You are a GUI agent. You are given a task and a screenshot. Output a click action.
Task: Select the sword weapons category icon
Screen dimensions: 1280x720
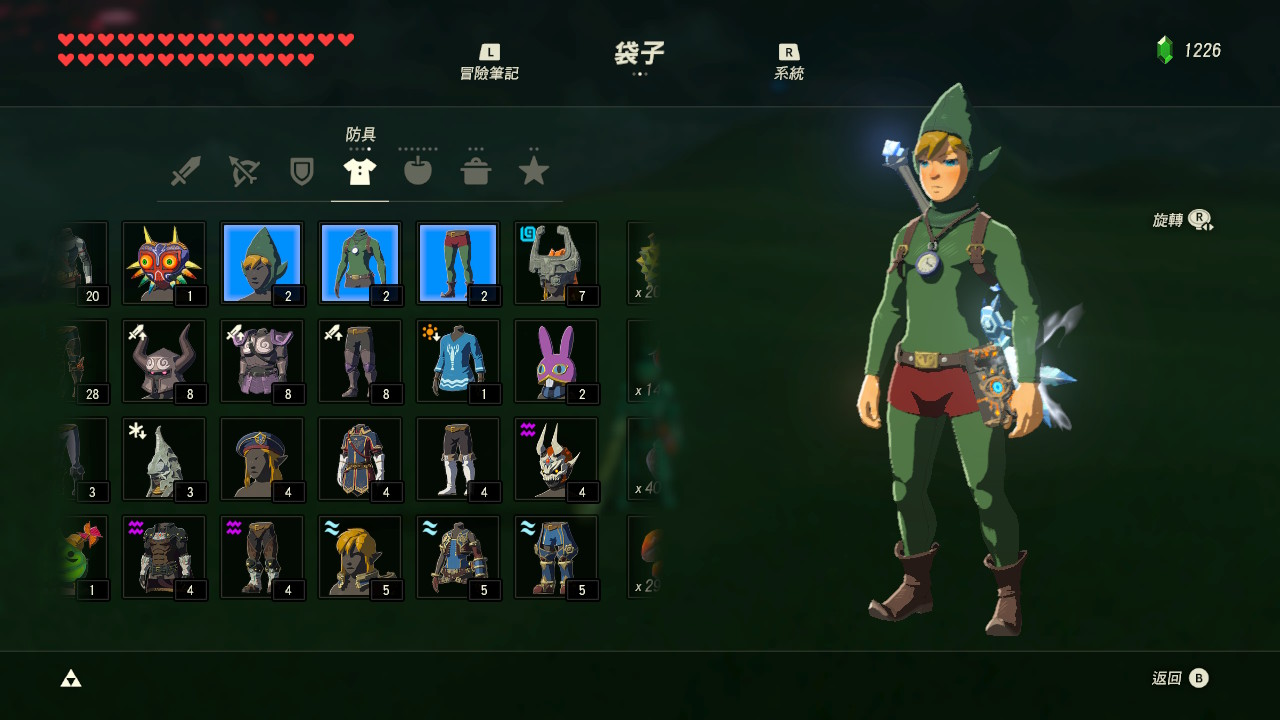(x=184, y=170)
